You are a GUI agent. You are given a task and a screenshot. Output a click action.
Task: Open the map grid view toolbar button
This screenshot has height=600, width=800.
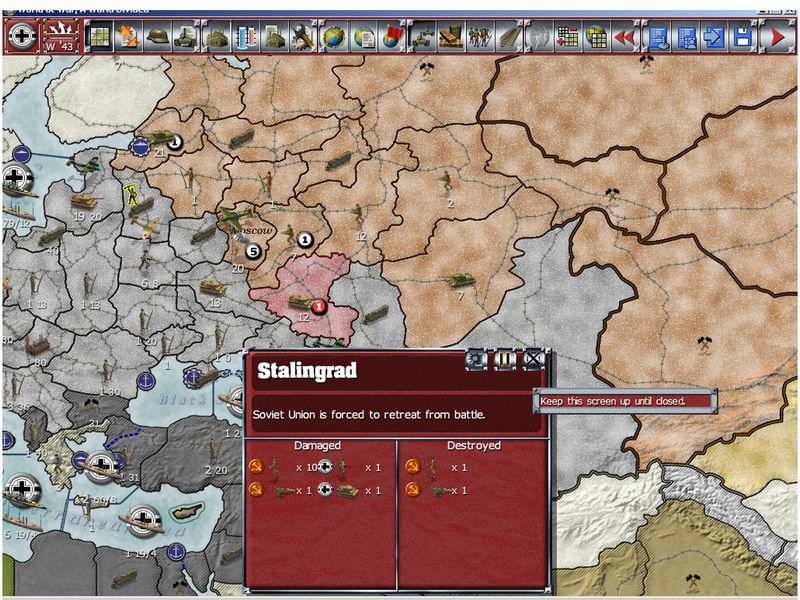pos(98,37)
